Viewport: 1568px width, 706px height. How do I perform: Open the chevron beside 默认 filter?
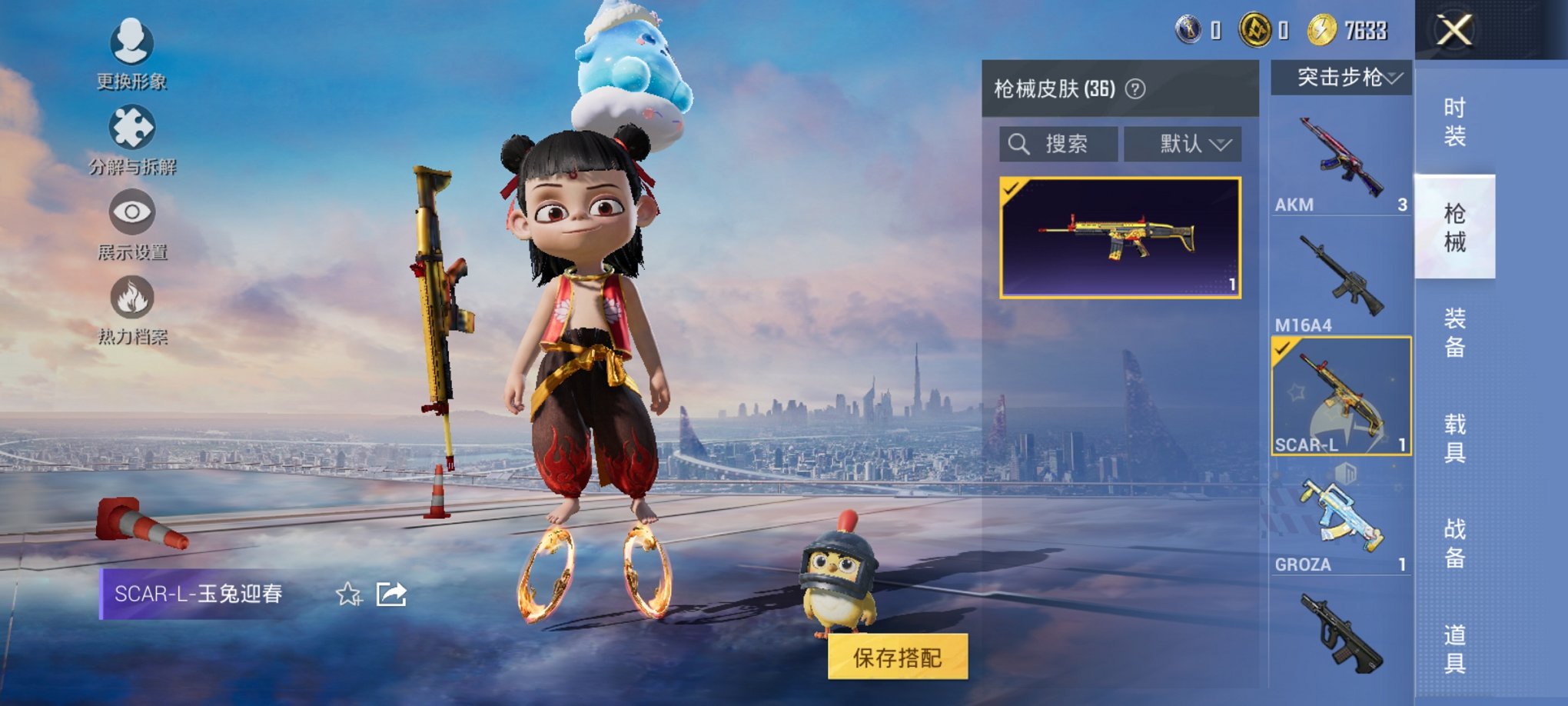(1221, 145)
